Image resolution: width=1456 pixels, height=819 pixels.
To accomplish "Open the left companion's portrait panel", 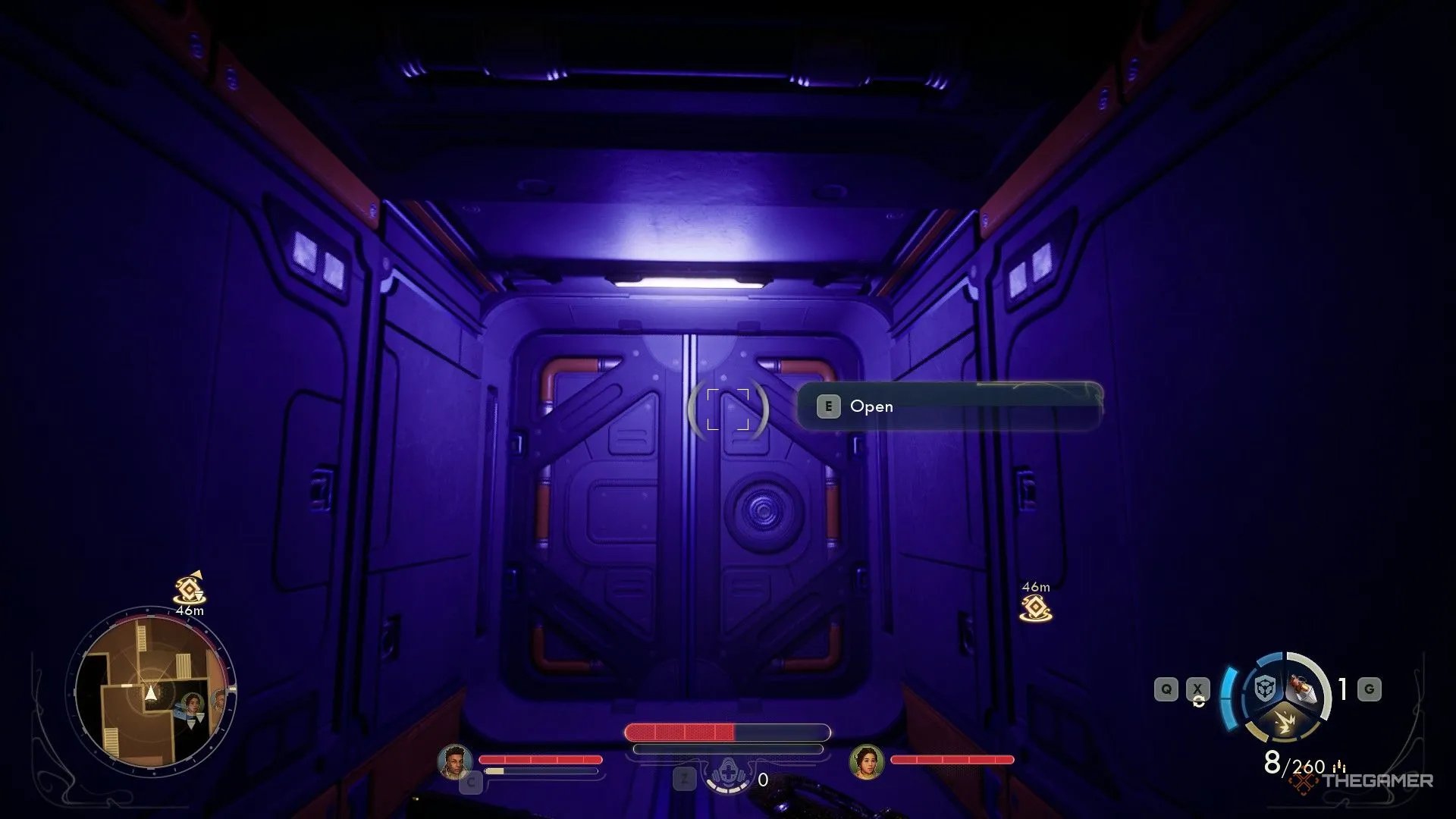I will click(x=455, y=761).
